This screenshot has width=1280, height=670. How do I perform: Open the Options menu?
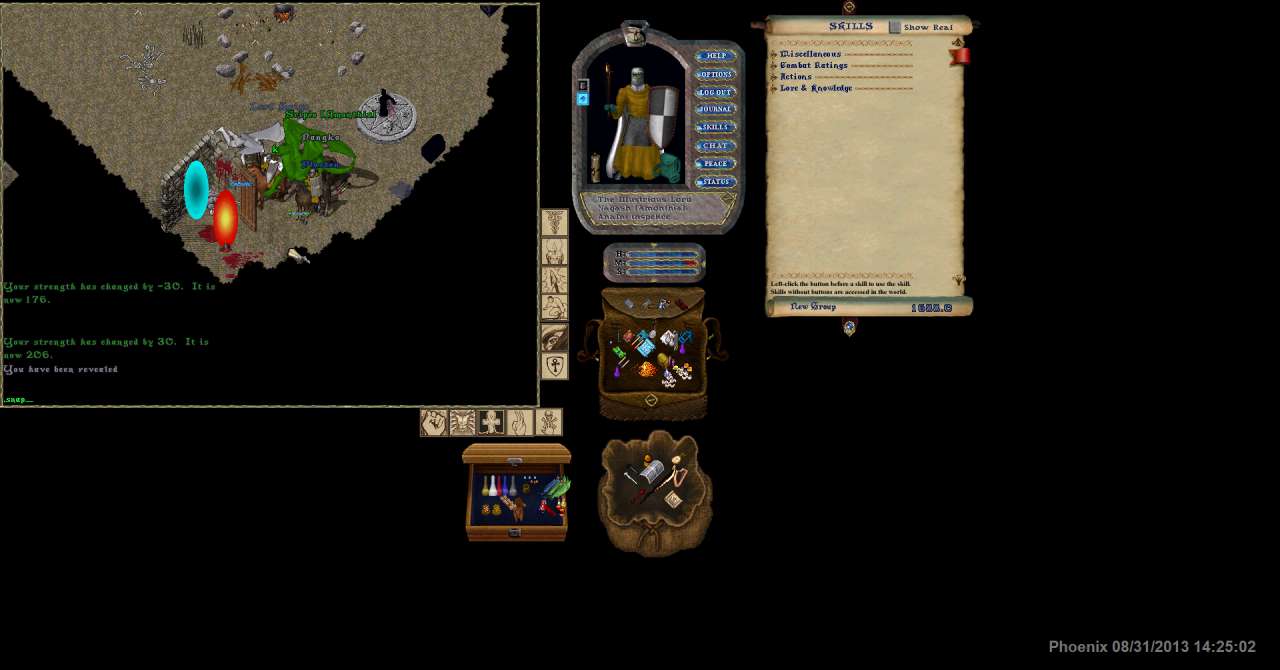tap(716, 74)
